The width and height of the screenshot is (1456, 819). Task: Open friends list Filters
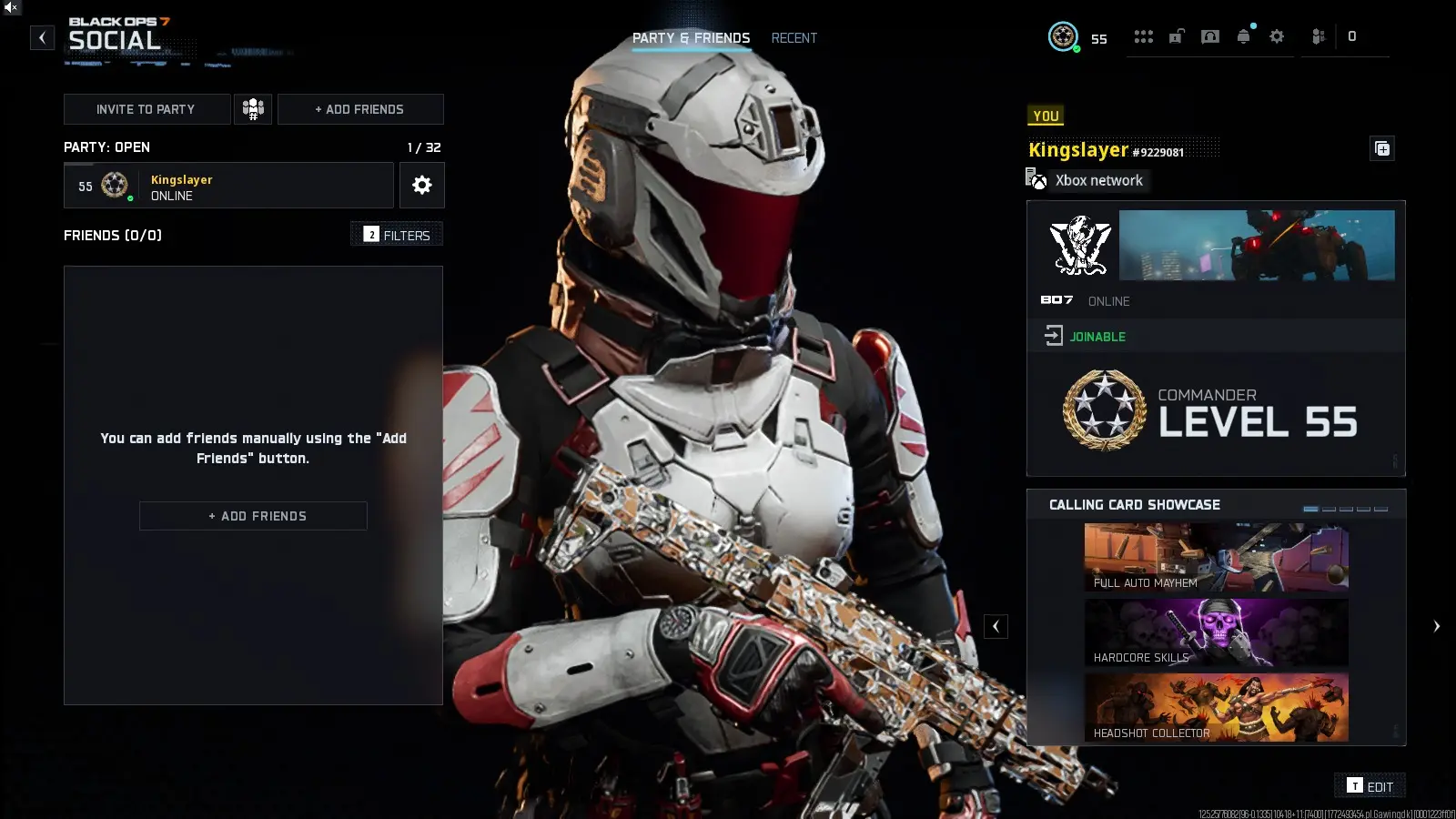point(397,235)
